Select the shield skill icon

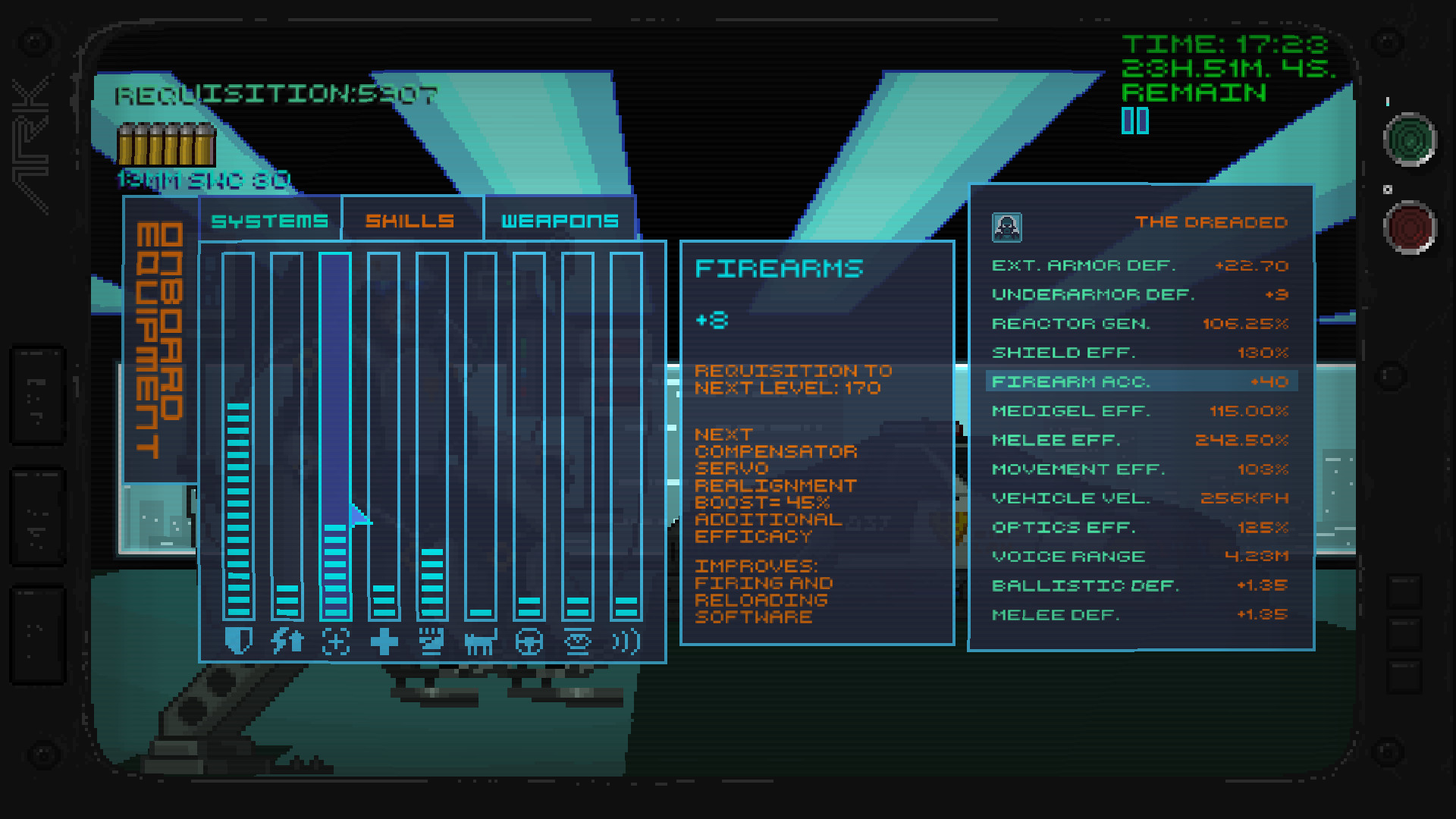click(x=237, y=641)
